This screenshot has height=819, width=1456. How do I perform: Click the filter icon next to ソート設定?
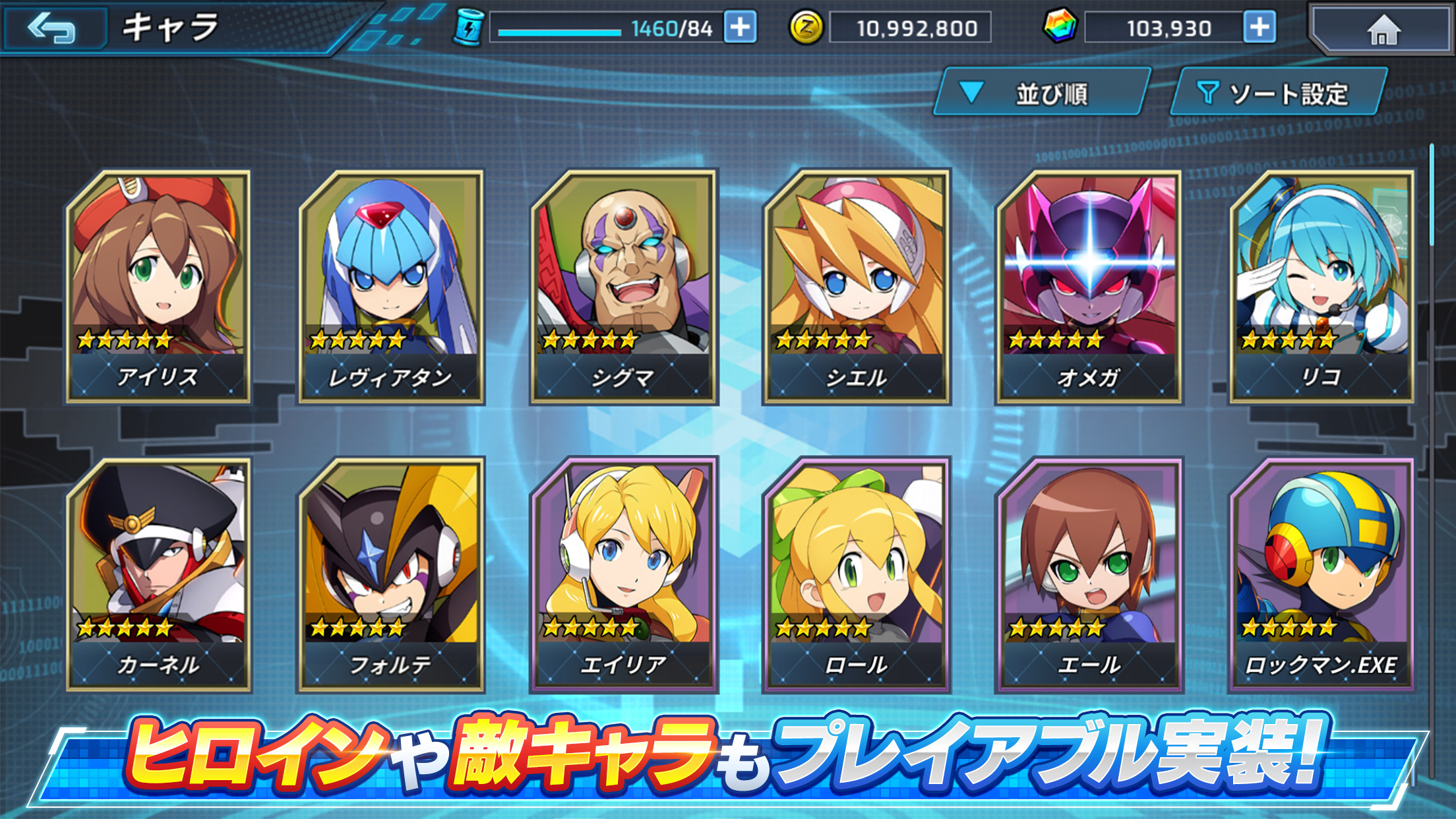(x=1208, y=92)
